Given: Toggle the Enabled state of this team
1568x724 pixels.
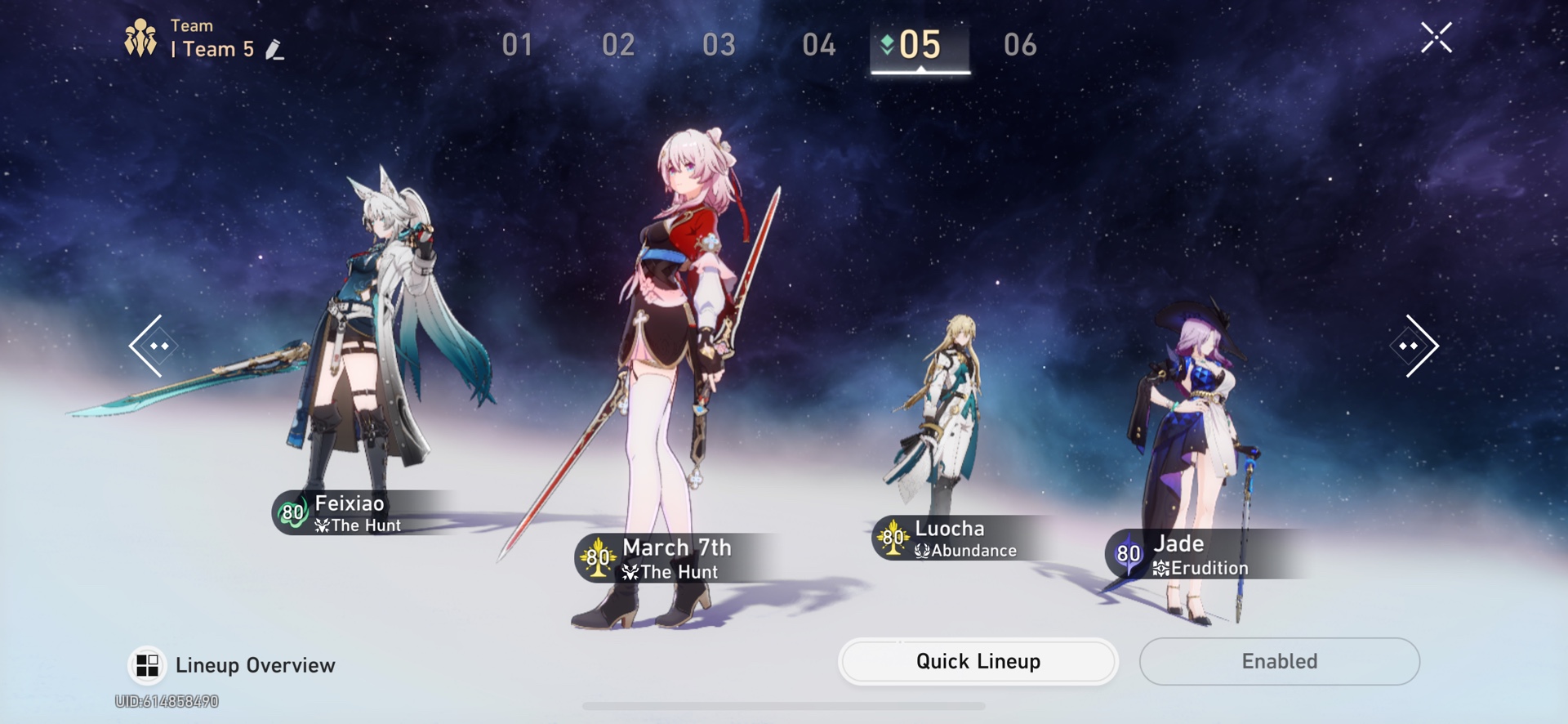Looking at the screenshot, I should click(x=1279, y=661).
